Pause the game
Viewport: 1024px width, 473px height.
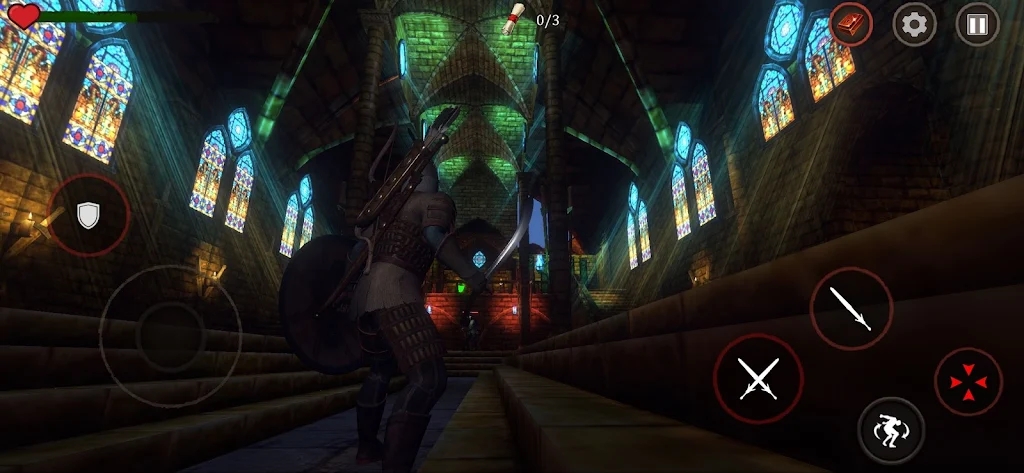click(977, 24)
